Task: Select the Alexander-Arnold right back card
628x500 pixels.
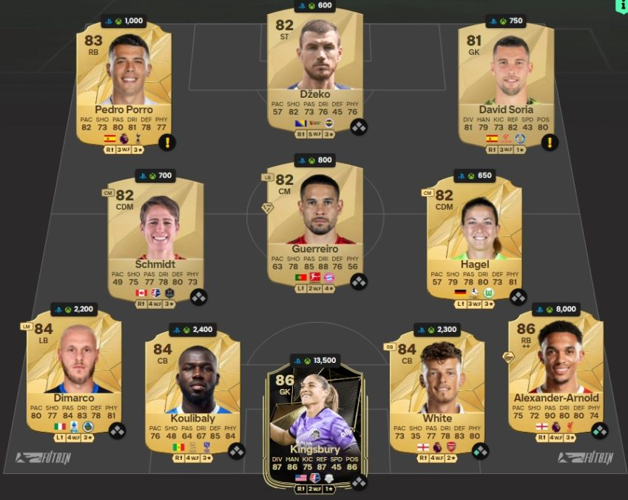Action: (x=555, y=375)
